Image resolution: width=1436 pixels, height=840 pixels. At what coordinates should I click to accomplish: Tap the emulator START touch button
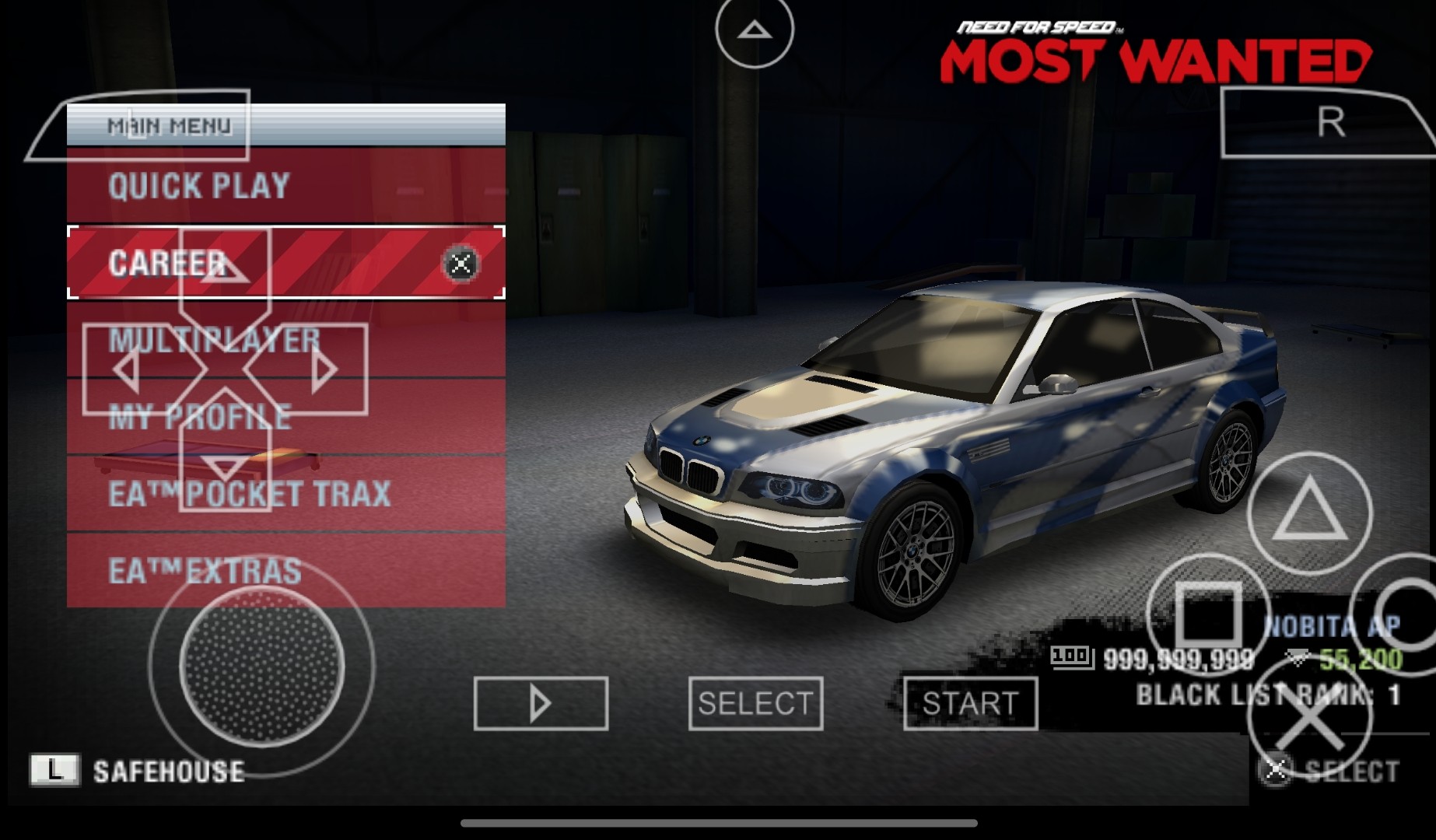click(x=970, y=703)
